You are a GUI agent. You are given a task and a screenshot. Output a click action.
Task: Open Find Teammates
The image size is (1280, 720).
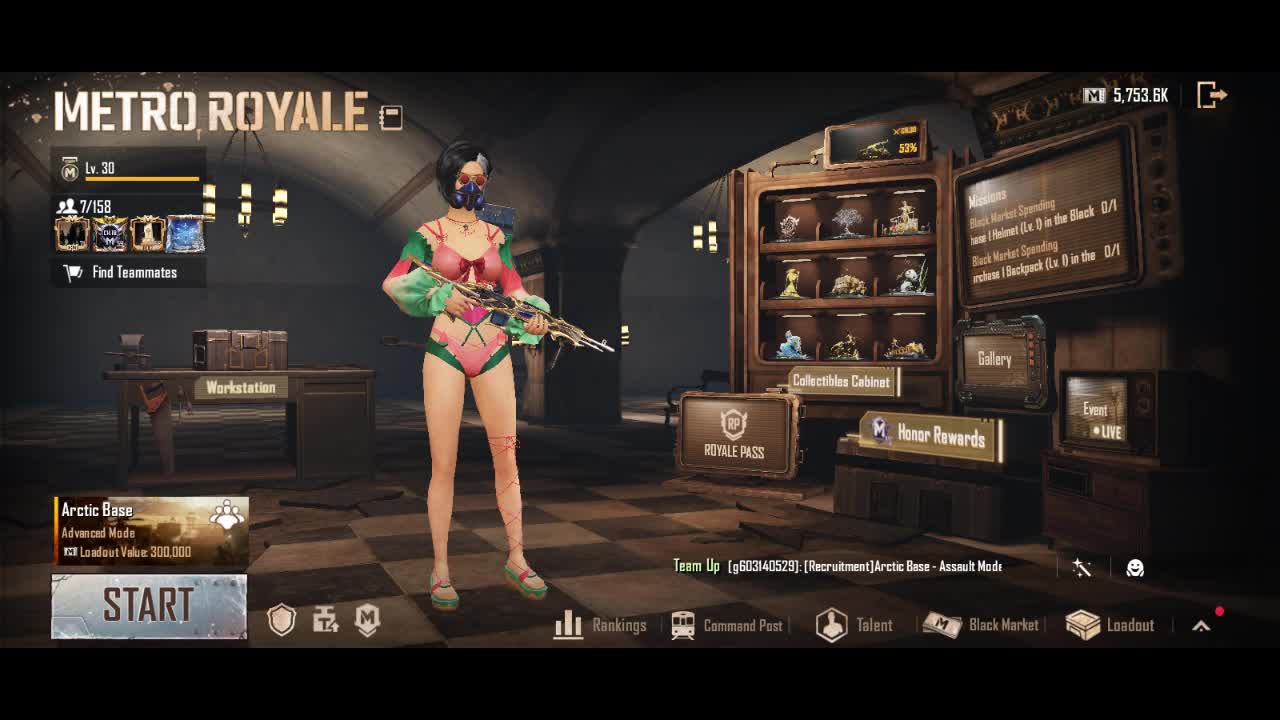[129, 272]
